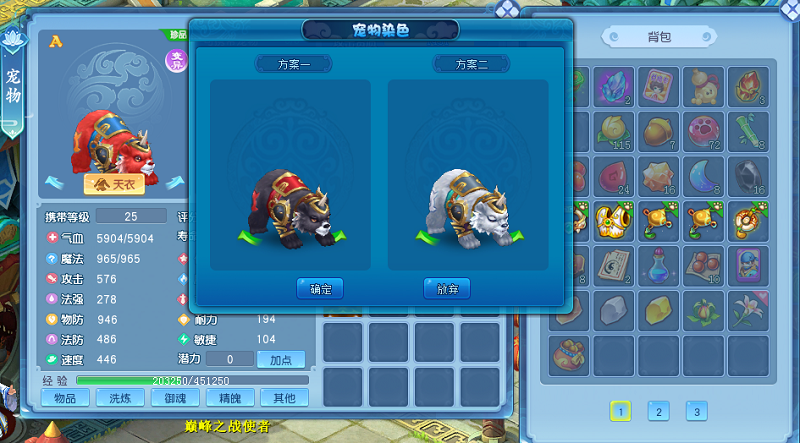Click the 加点 add points button

281,359
